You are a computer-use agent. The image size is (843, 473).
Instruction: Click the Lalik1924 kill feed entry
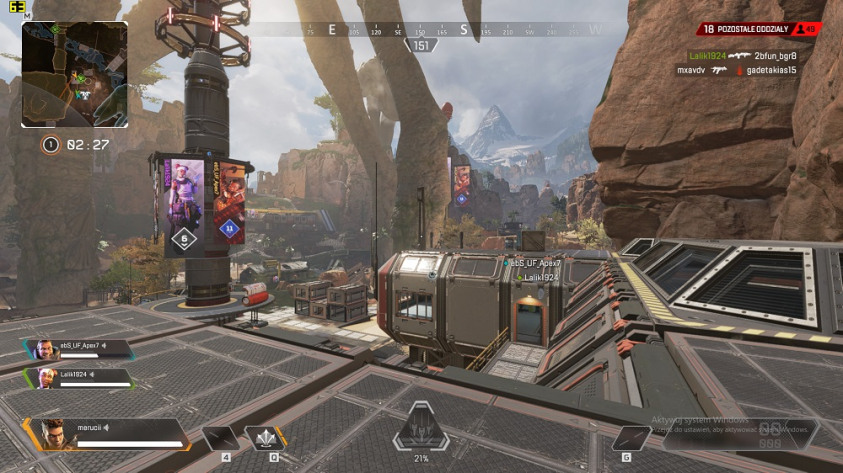742,56
